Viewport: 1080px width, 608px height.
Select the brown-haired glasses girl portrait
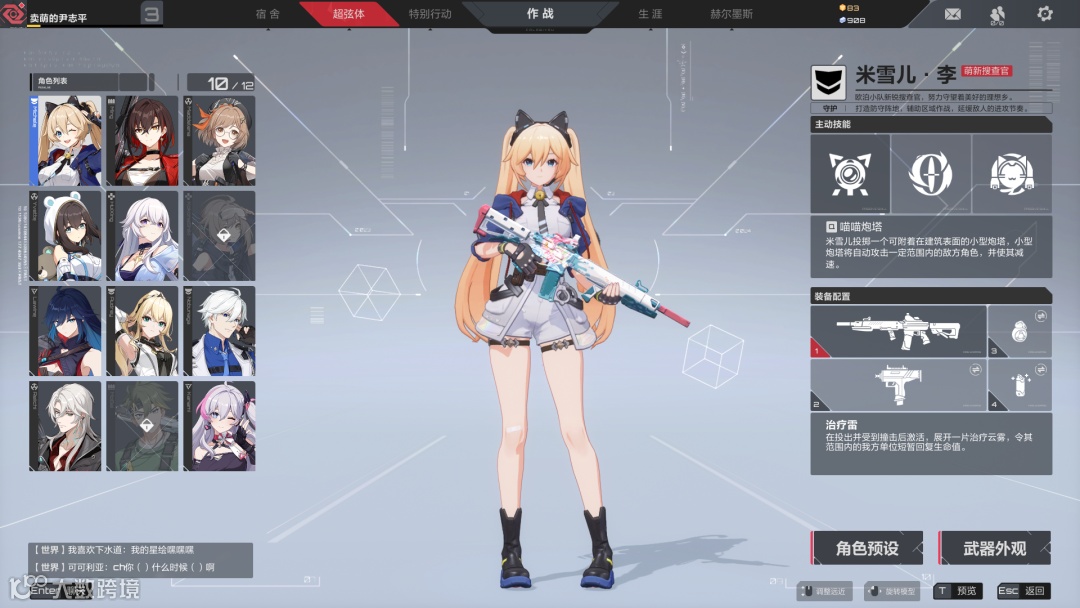coord(219,140)
